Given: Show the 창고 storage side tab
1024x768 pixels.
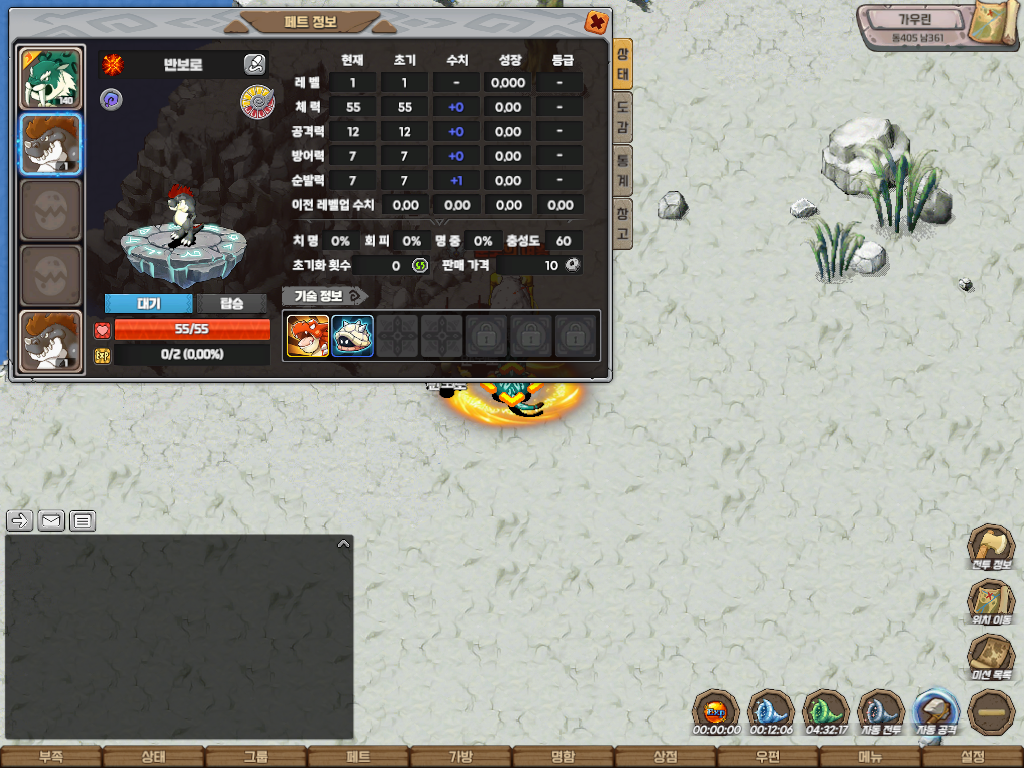Looking at the screenshot, I should click(x=622, y=223).
